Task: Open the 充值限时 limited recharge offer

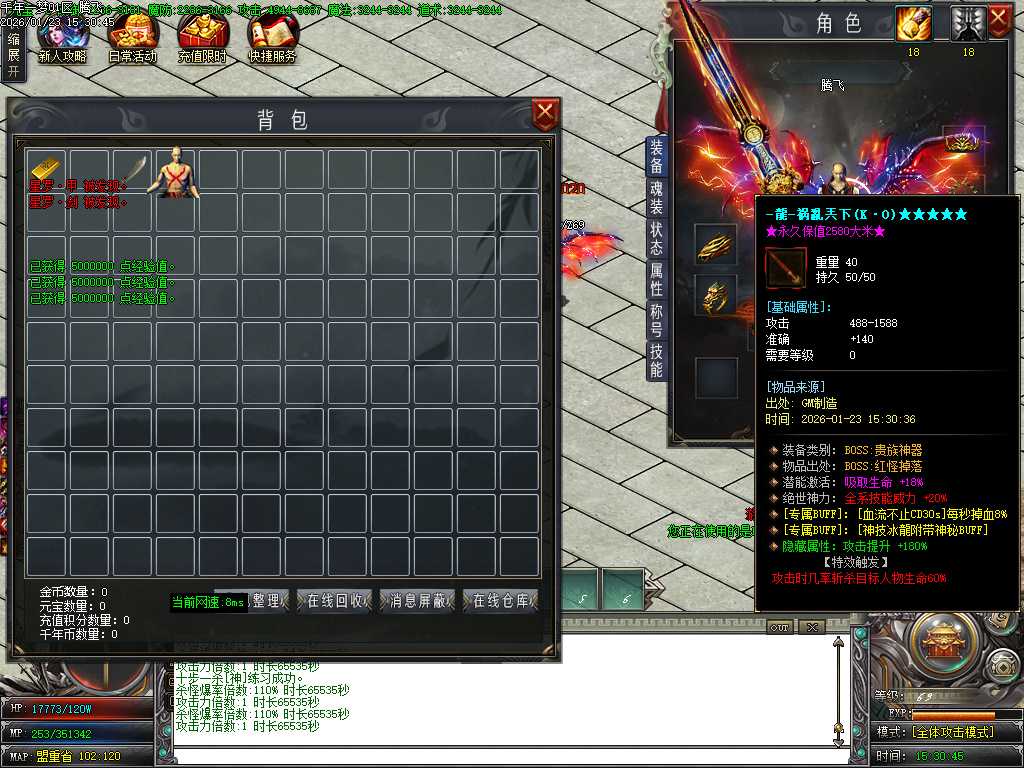Action: pos(202,40)
